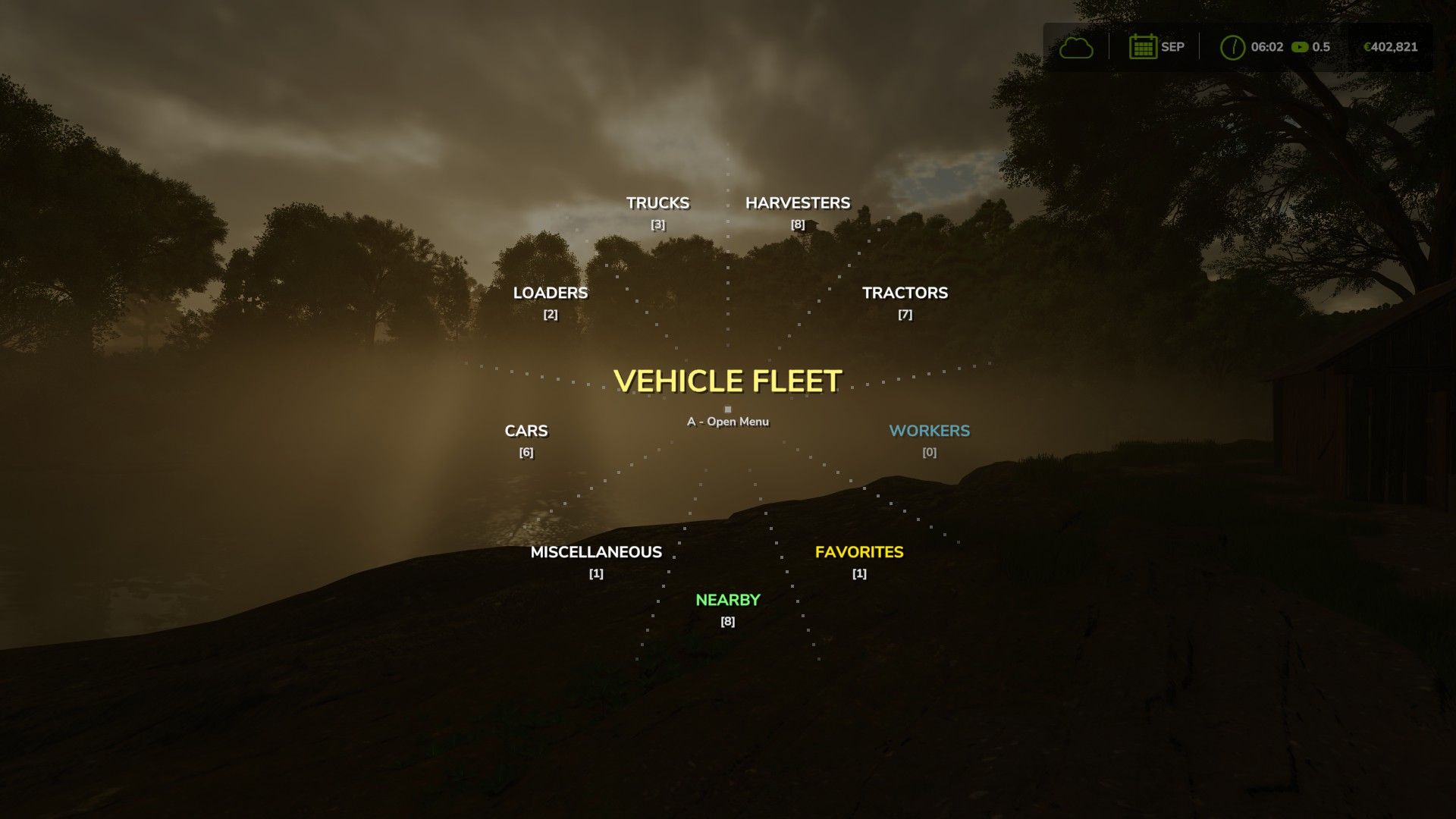The image size is (1456, 819).
Task: Show the Workers list
Action: coord(929,431)
